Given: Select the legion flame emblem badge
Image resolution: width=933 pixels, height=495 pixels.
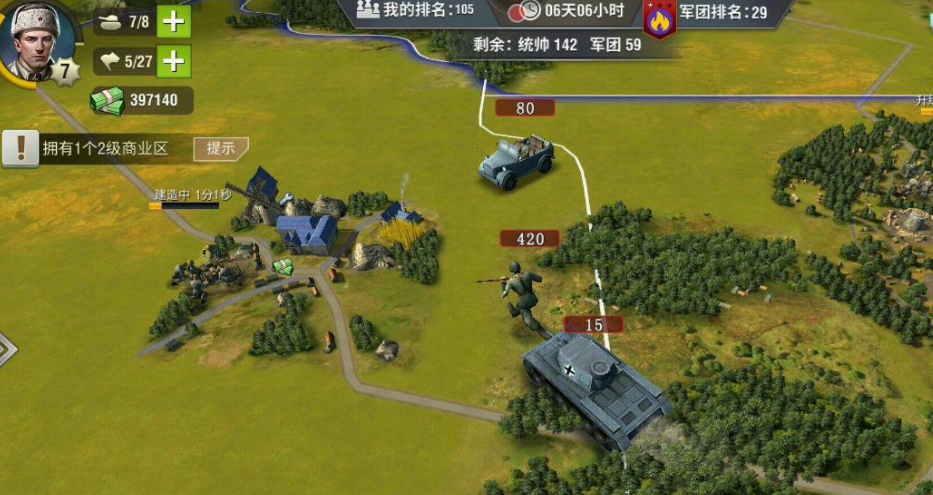Looking at the screenshot, I should (x=659, y=19).
